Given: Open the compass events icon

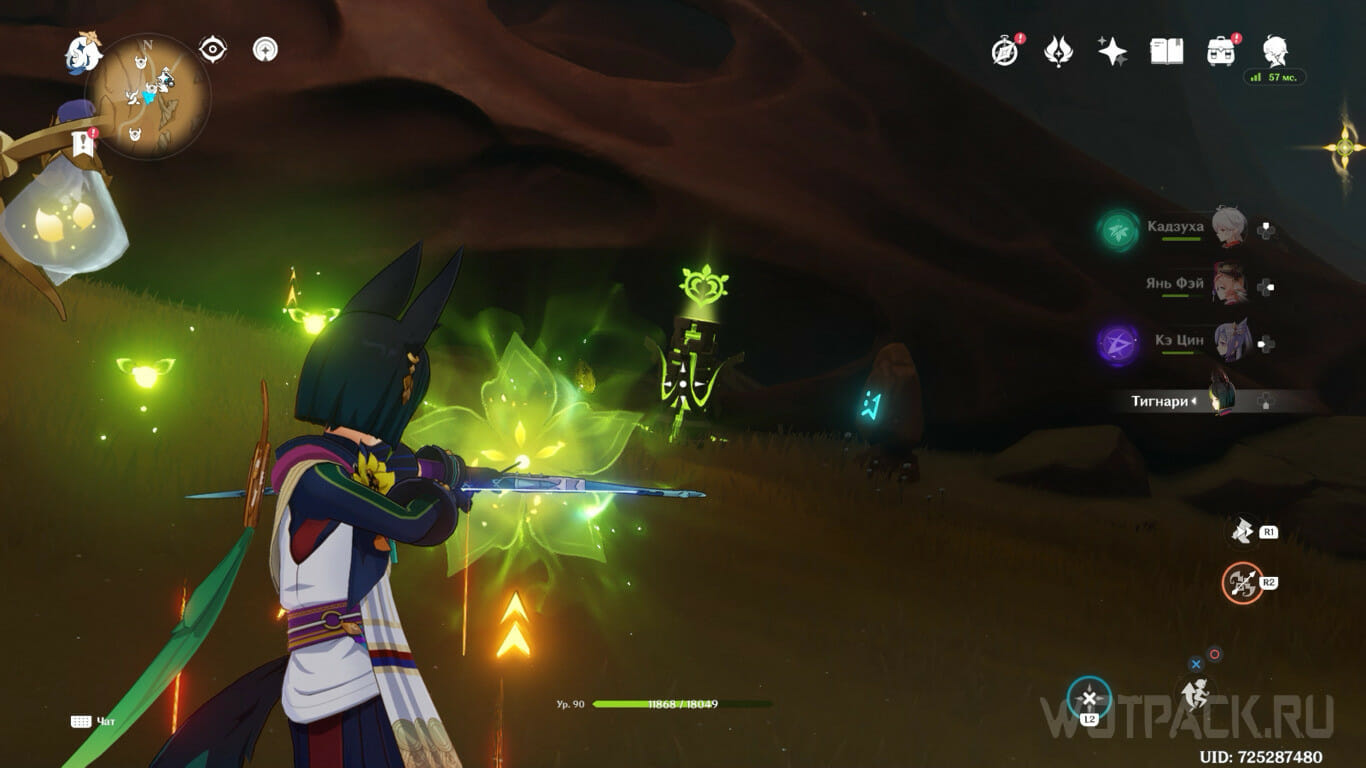Looking at the screenshot, I should [x=1005, y=51].
